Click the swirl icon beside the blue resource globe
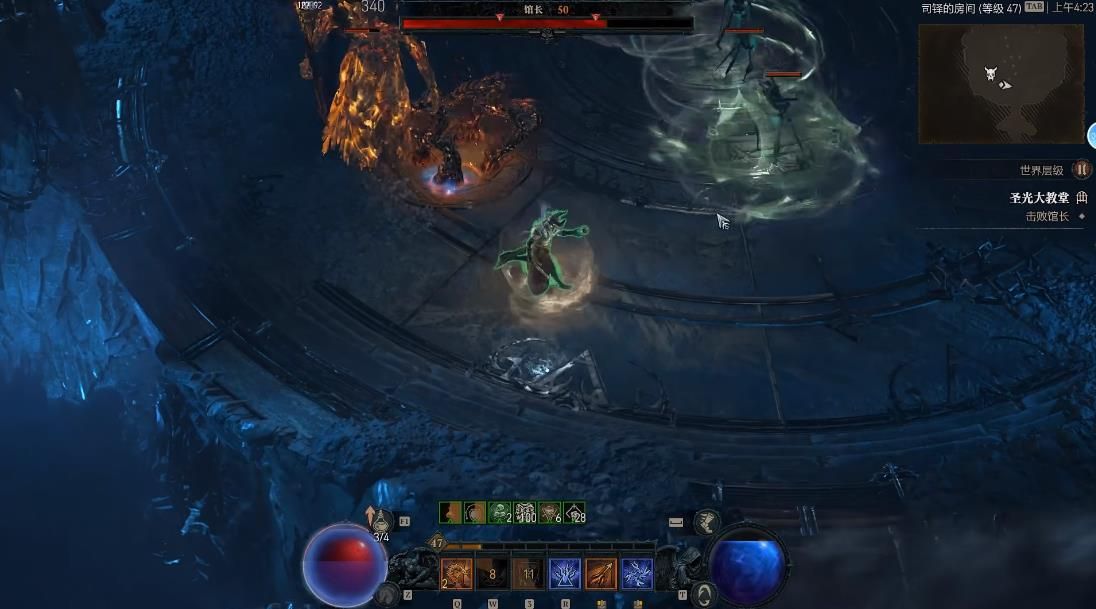Screen dimensions: 1096x609 coord(703,594)
